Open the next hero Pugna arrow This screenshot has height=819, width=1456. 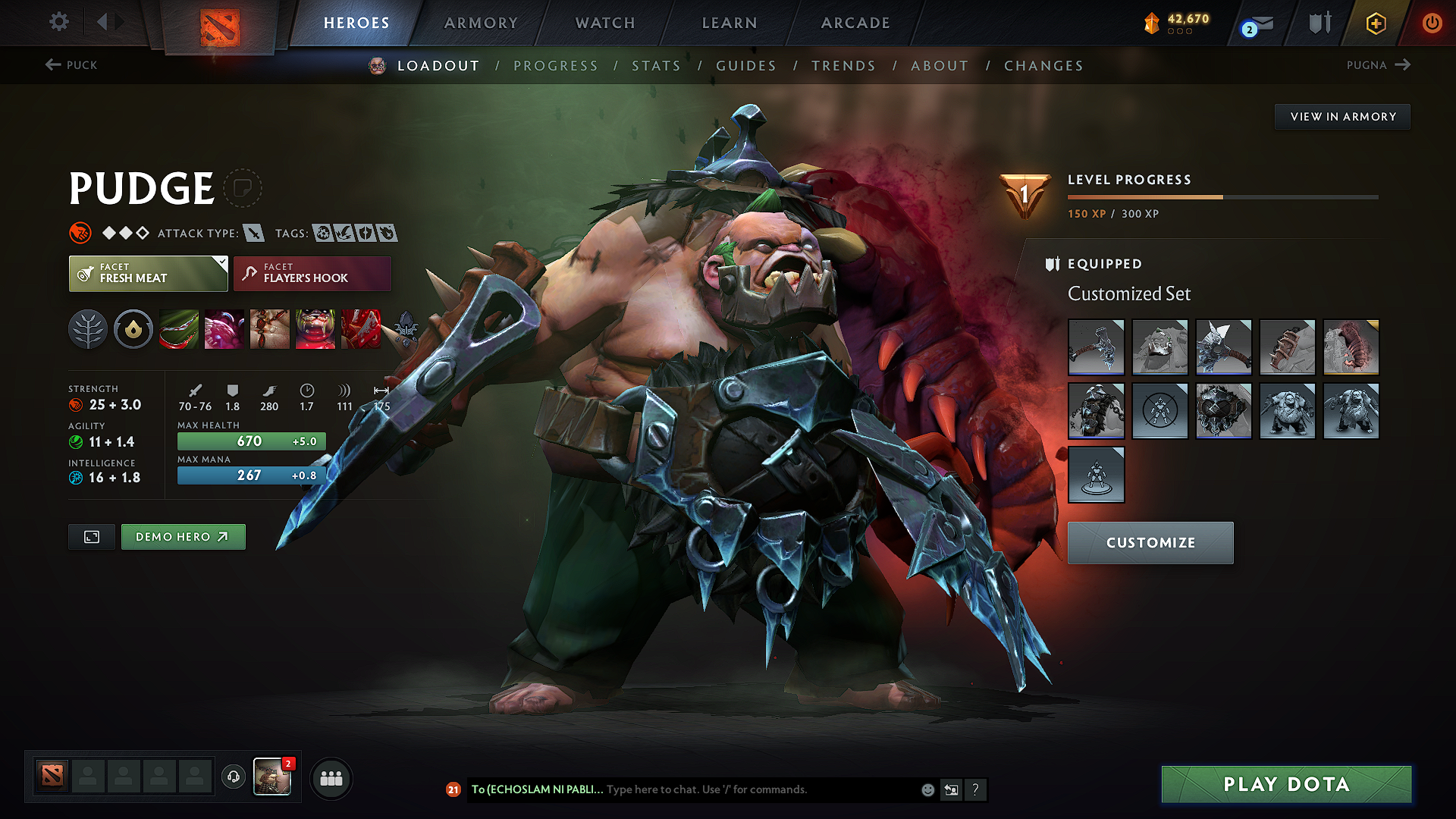coord(1404,65)
